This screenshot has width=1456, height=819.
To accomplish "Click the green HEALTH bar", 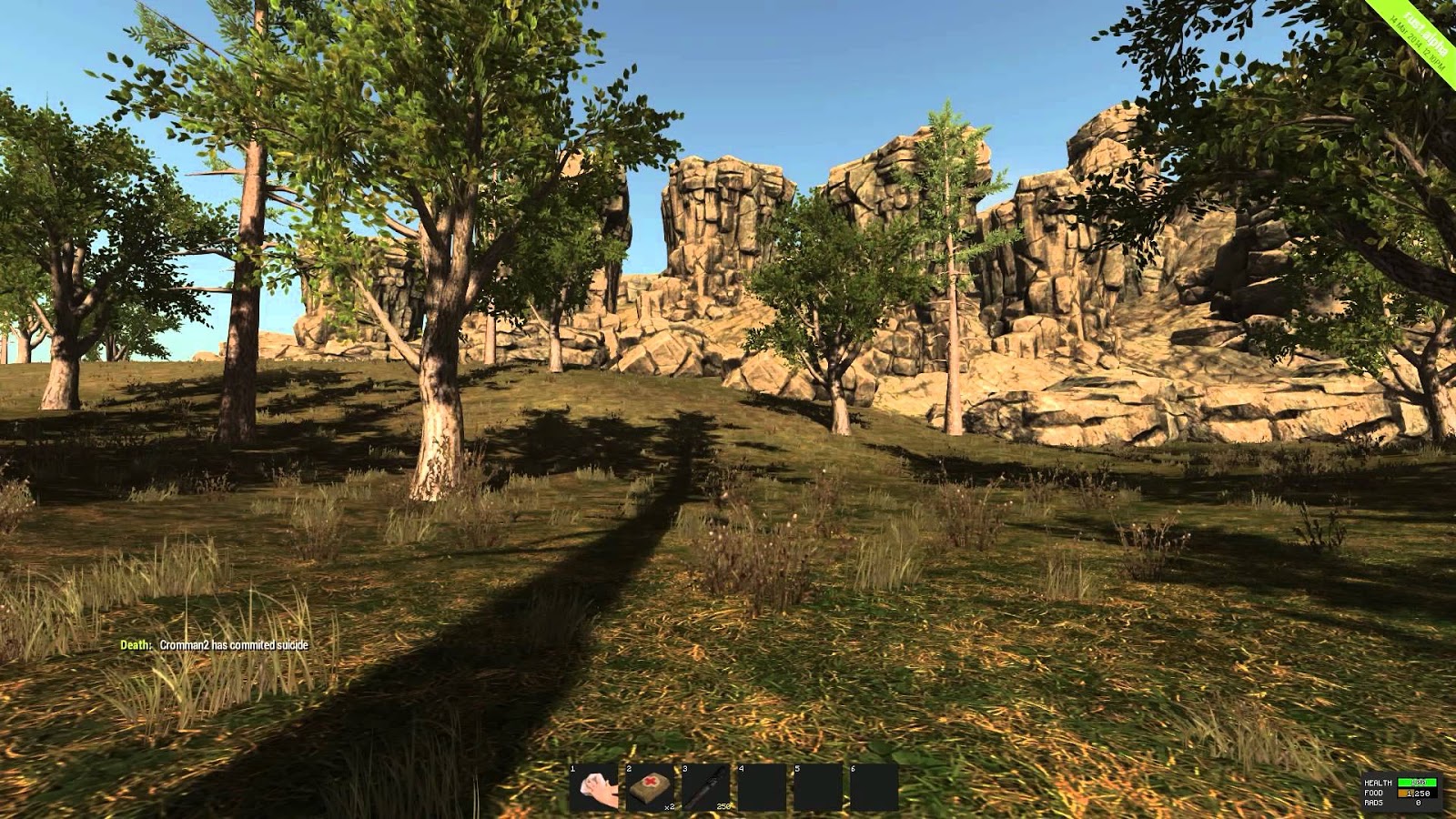I will coord(1417,783).
